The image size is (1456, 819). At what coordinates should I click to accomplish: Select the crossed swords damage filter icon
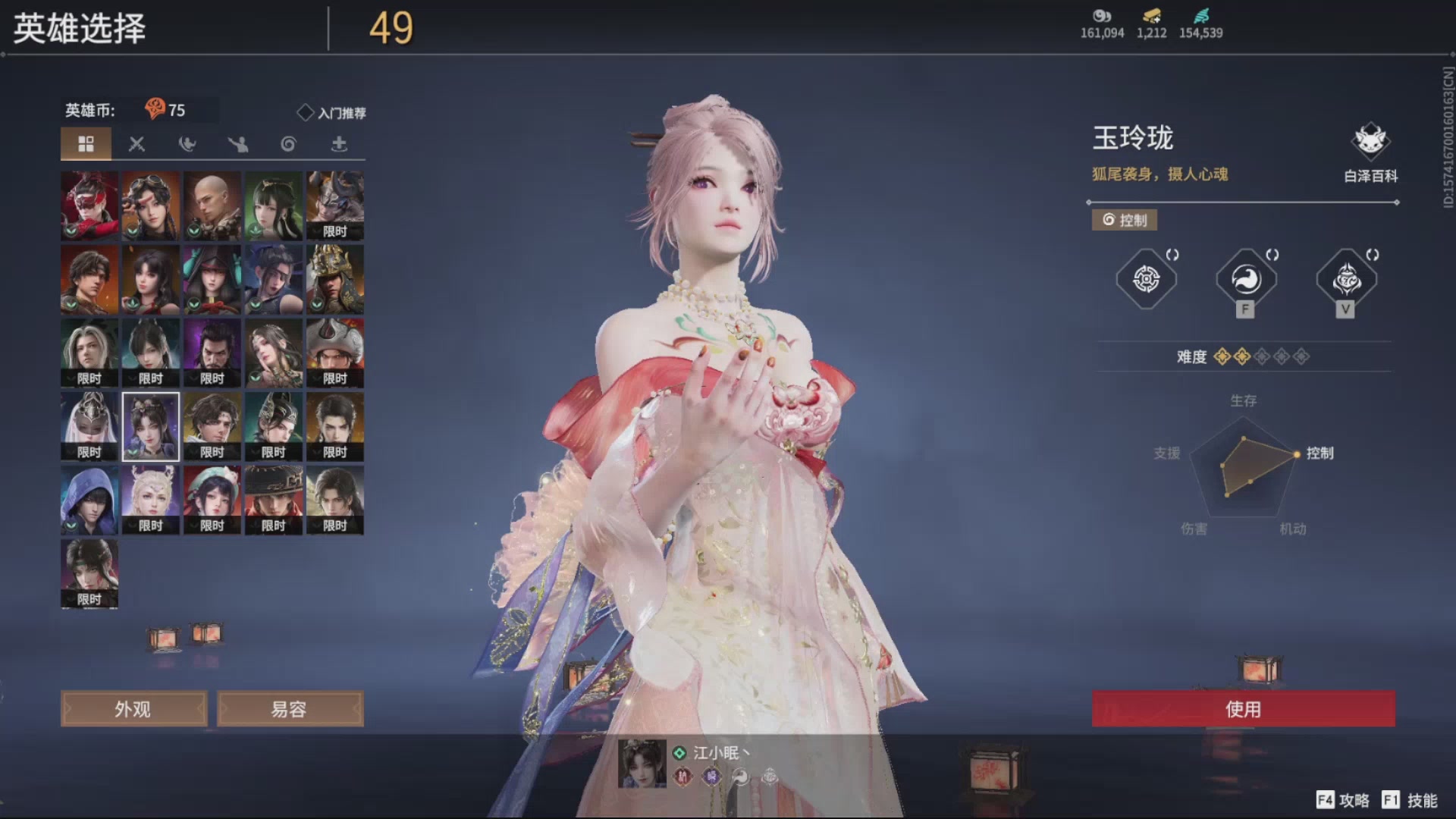click(137, 144)
